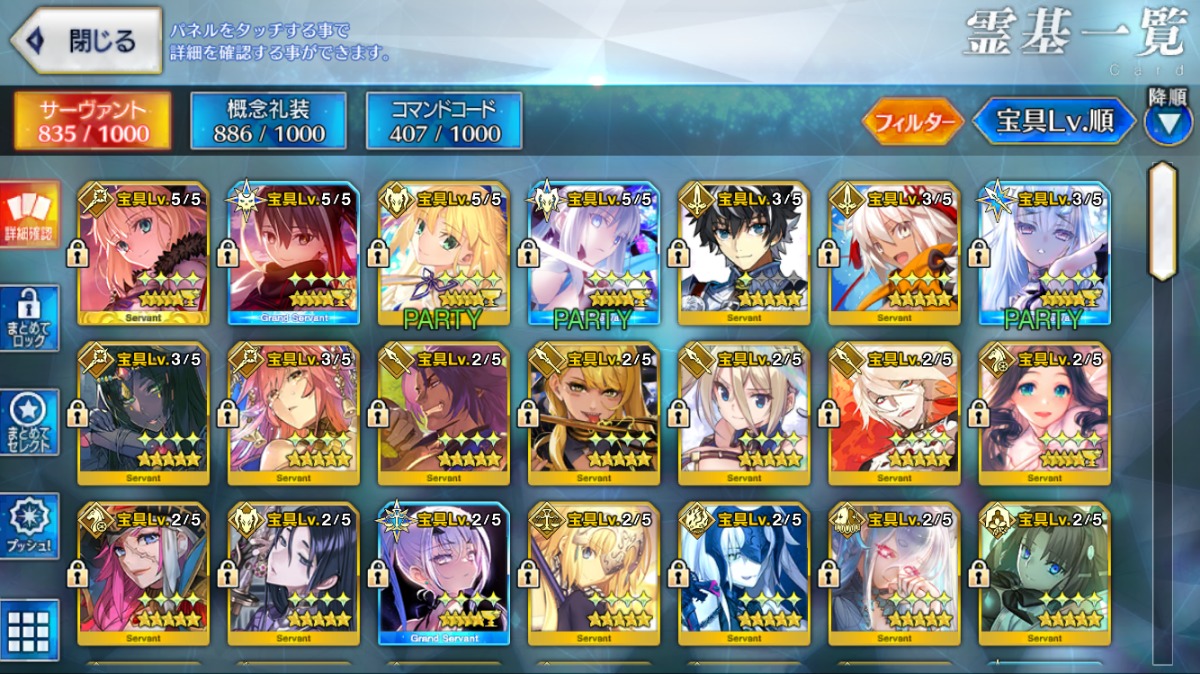Screen dimensions: 1200x674
Task: Switch to the サーヴァント tab
Action: (92, 121)
